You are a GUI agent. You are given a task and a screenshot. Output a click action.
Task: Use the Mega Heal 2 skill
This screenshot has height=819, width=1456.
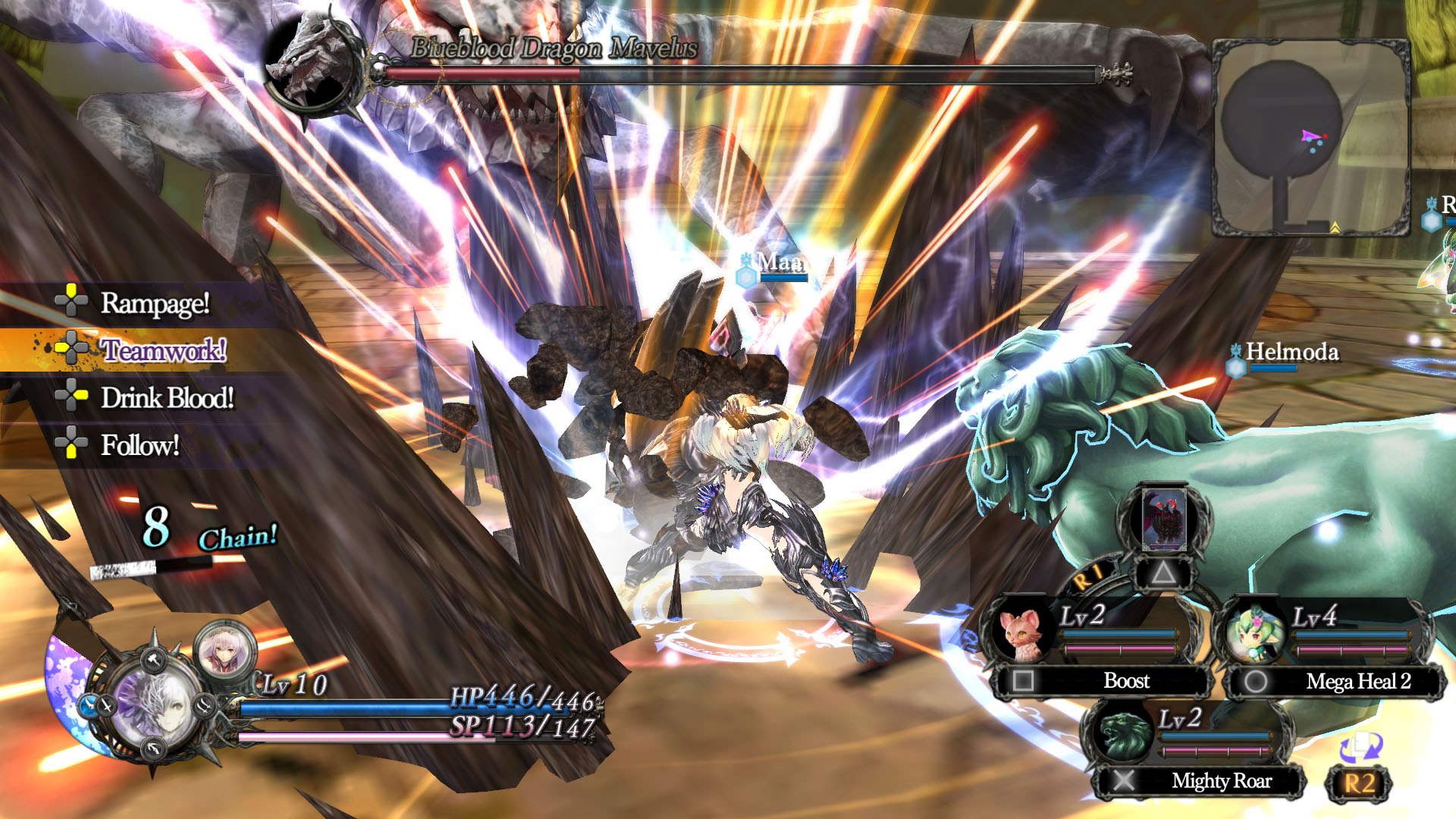[1357, 681]
